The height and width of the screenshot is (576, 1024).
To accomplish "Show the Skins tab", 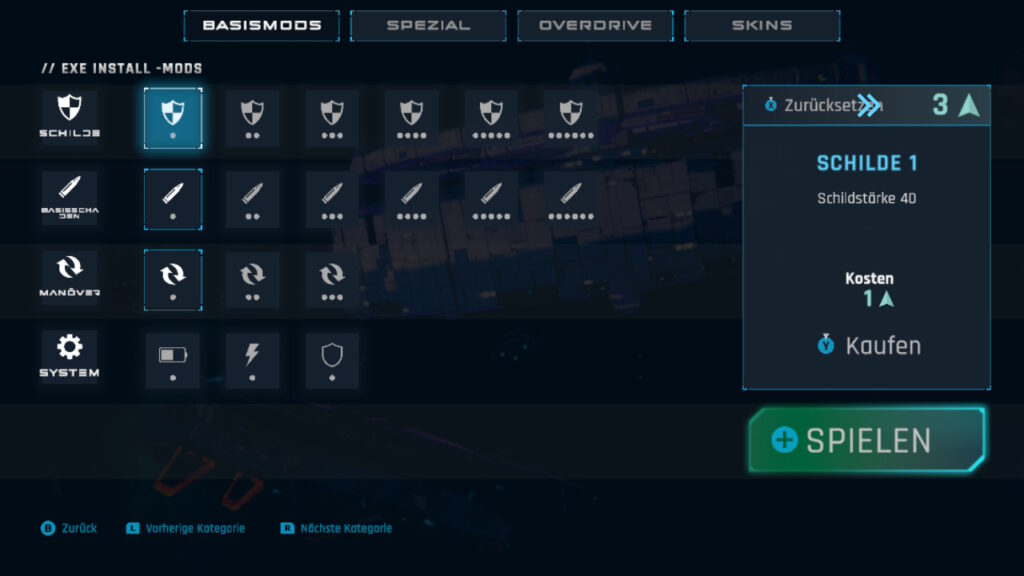I will click(762, 25).
